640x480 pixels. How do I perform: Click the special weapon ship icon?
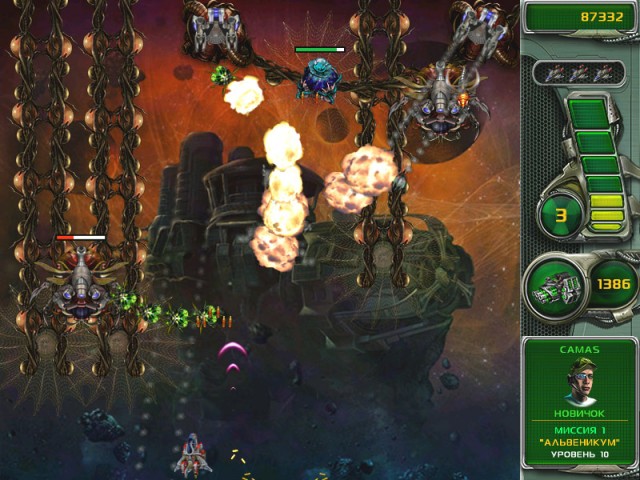click(x=555, y=286)
